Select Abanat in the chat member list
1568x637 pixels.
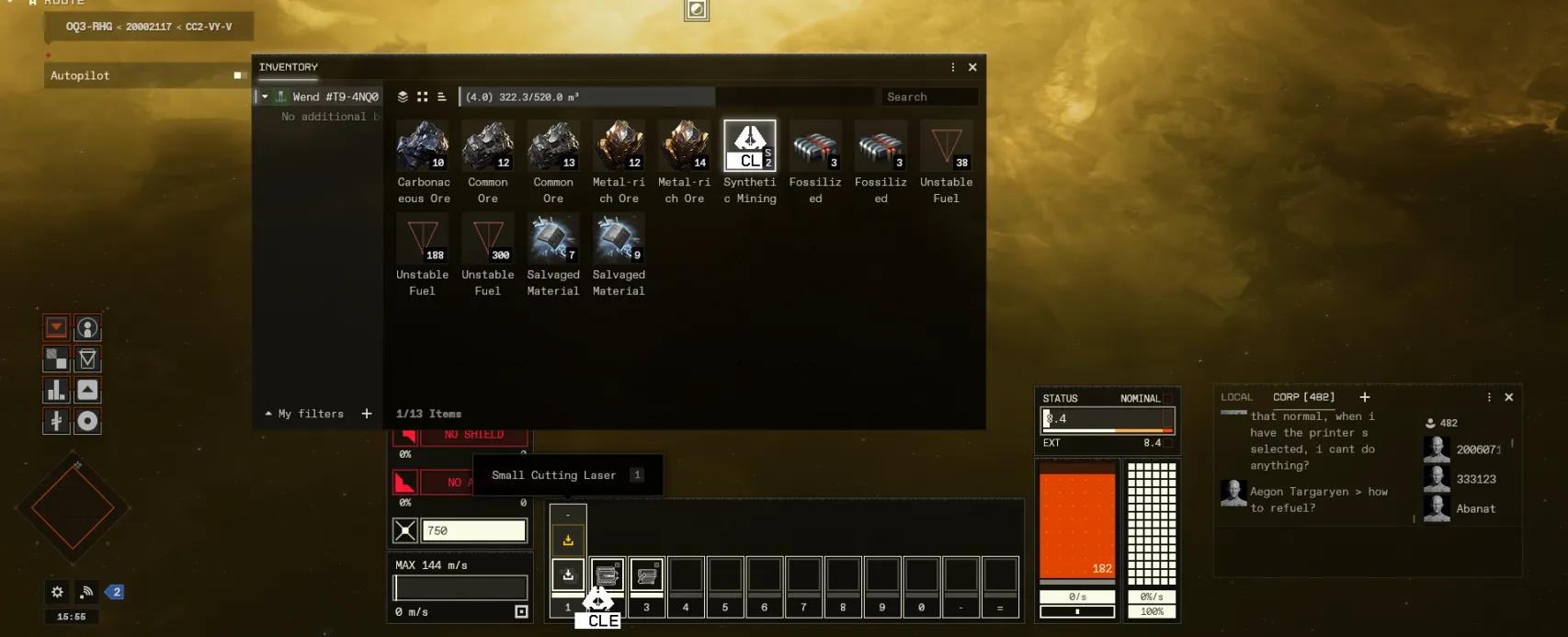coord(1475,508)
